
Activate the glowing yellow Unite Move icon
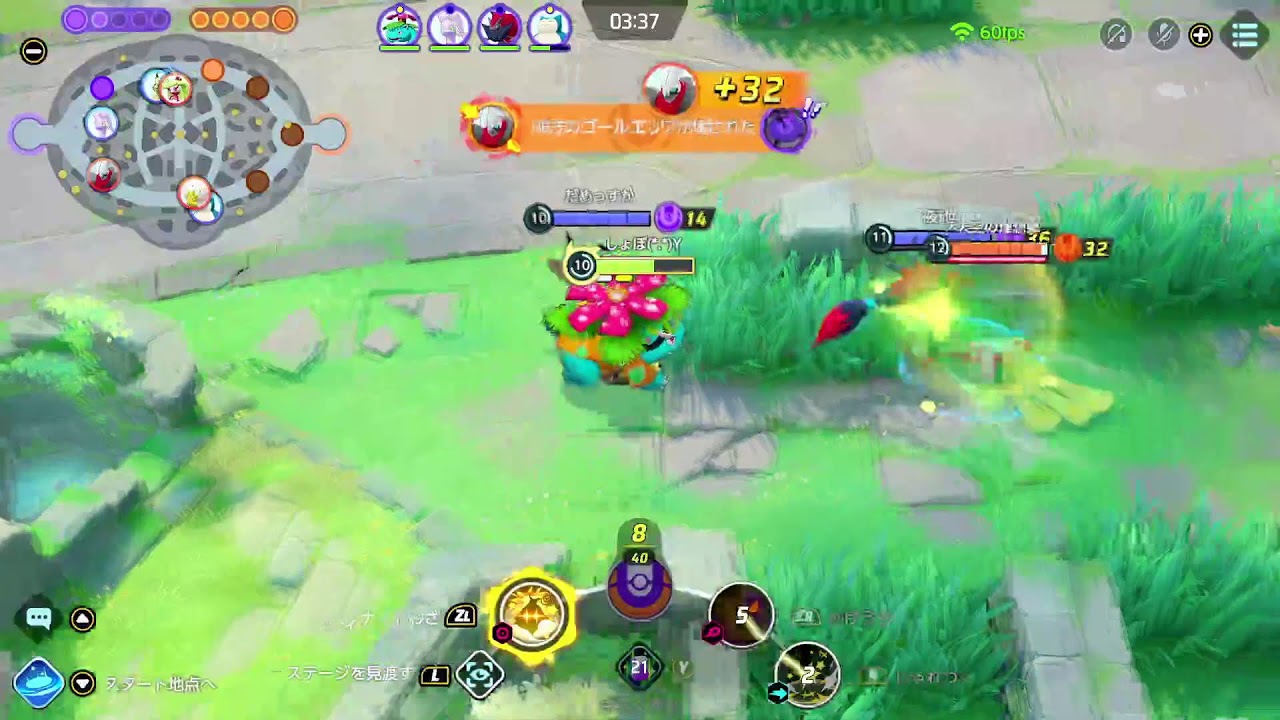[532, 611]
